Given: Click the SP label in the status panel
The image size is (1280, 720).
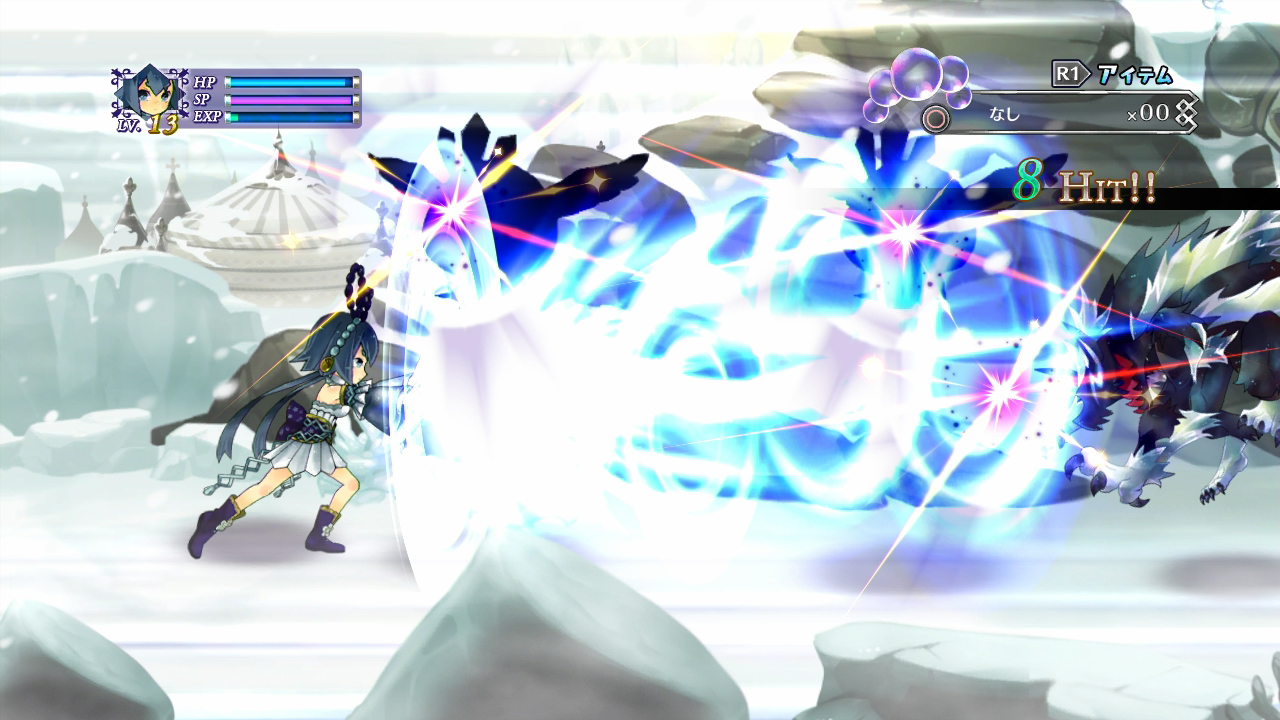Looking at the screenshot, I should point(205,100).
